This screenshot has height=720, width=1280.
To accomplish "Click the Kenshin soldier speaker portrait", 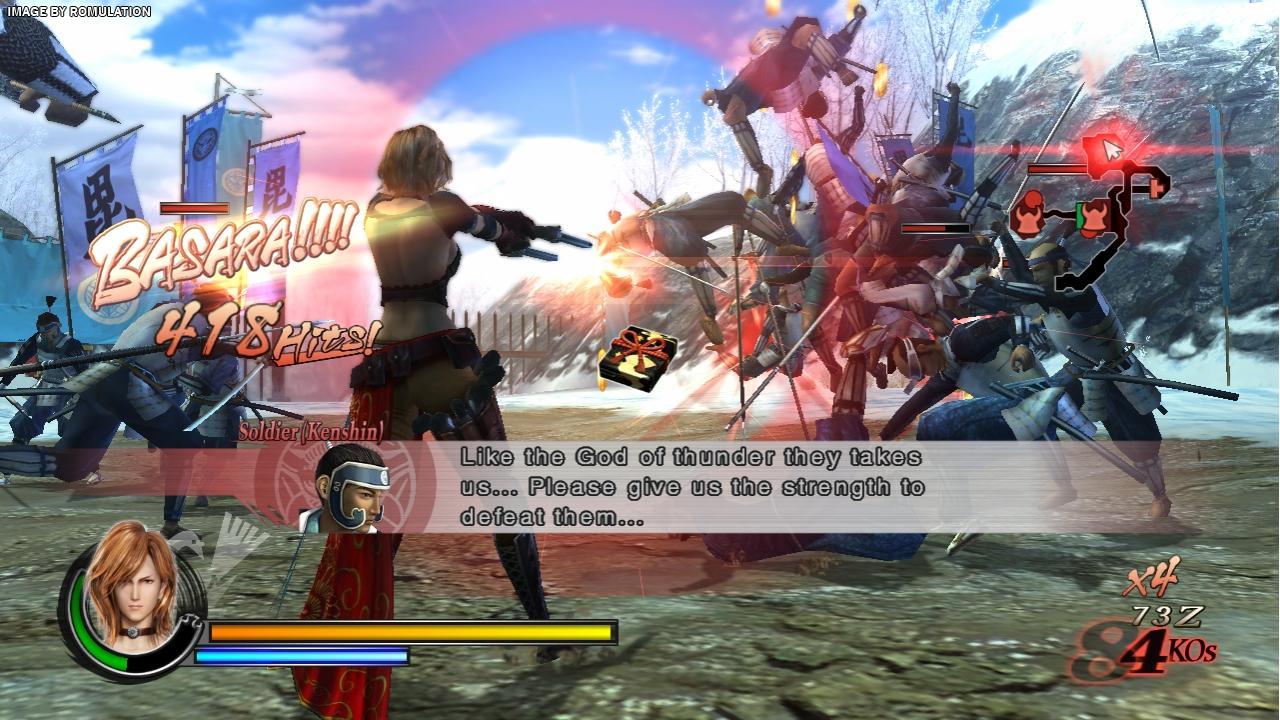I will 345,489.
